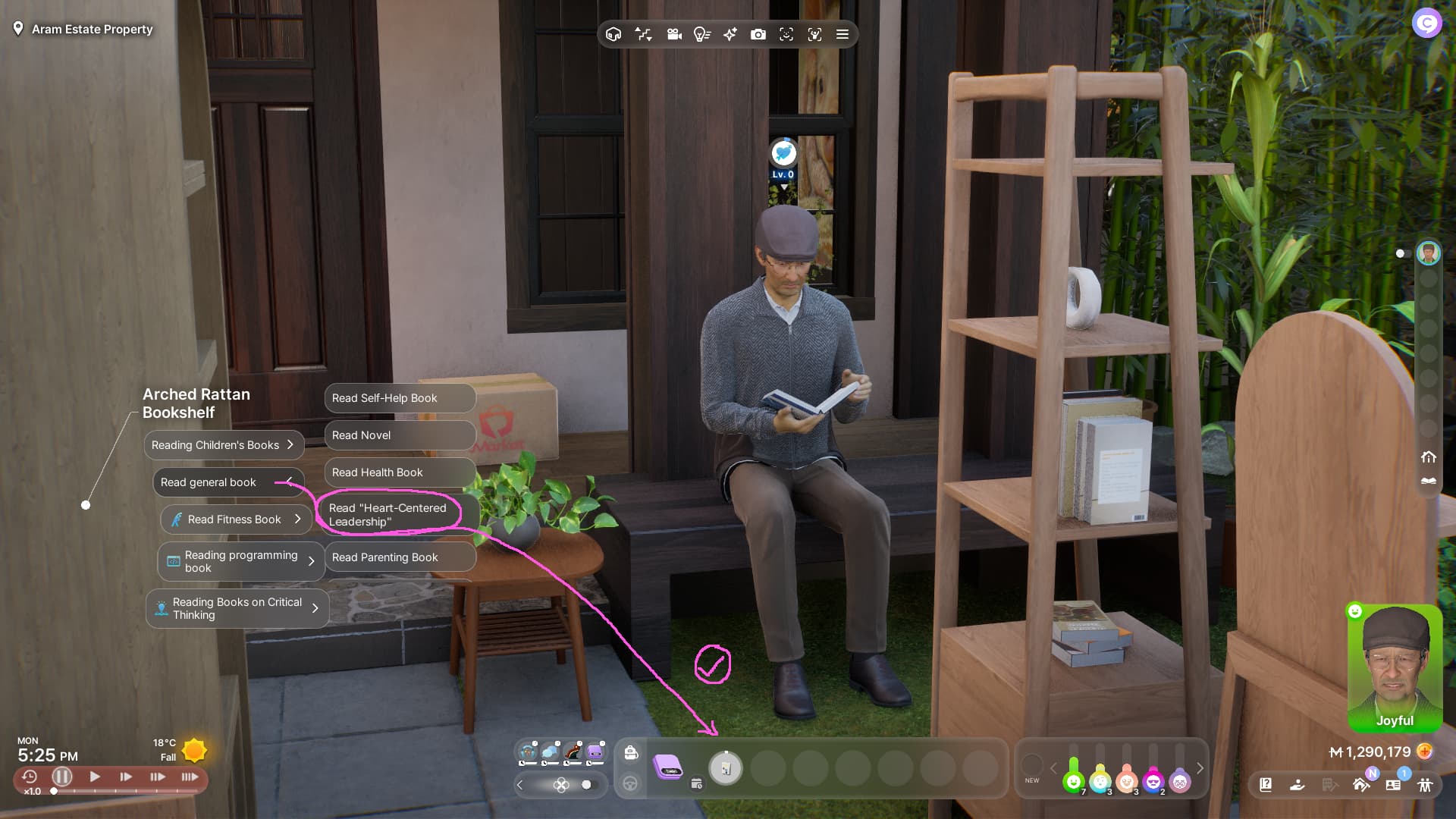Set game speed to normal play

tap(95, 777)
